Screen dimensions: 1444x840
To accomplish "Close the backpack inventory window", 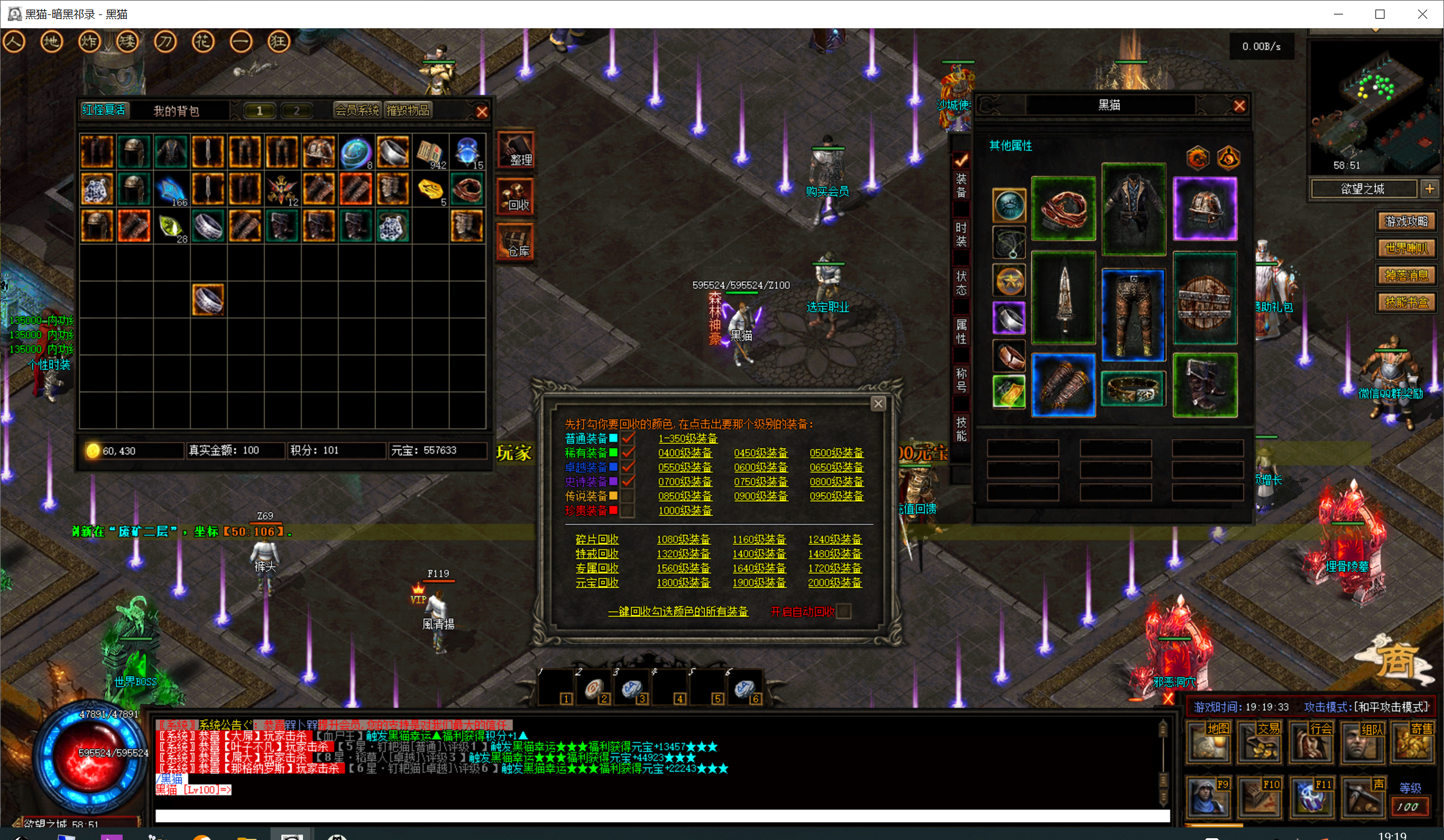I will tap(482, 112).
